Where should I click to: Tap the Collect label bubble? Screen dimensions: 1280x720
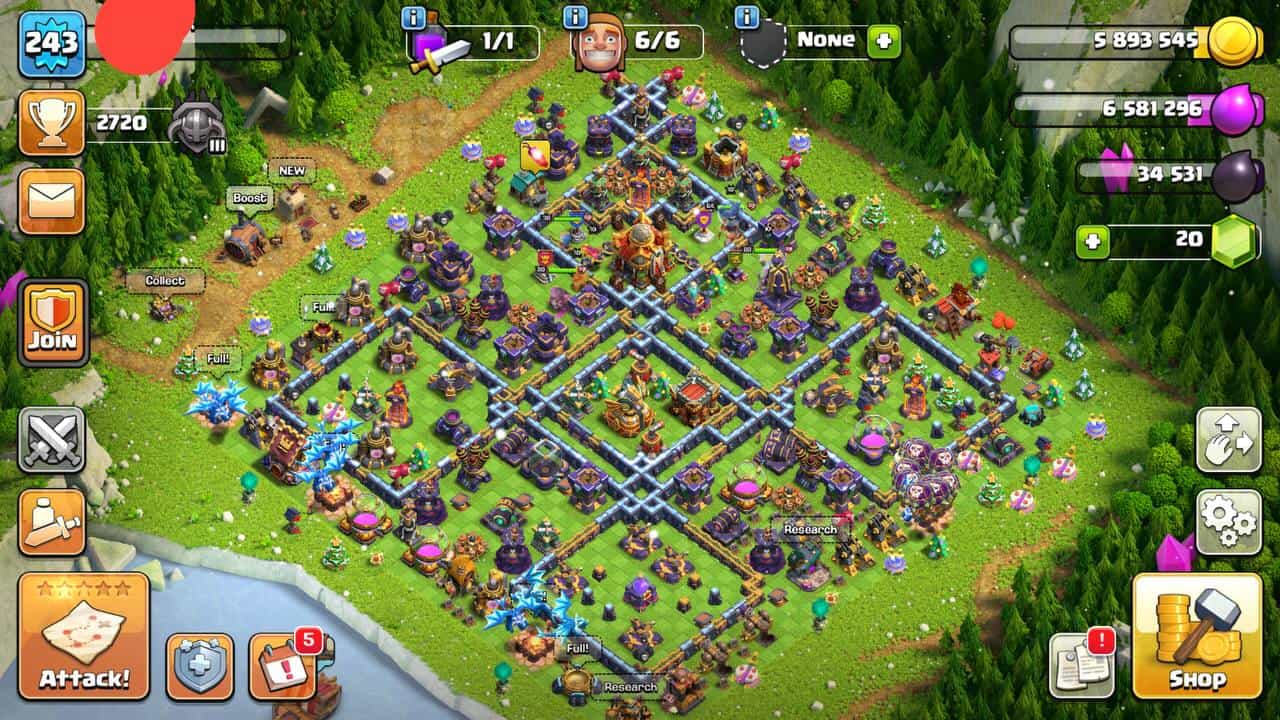point(165,281)
